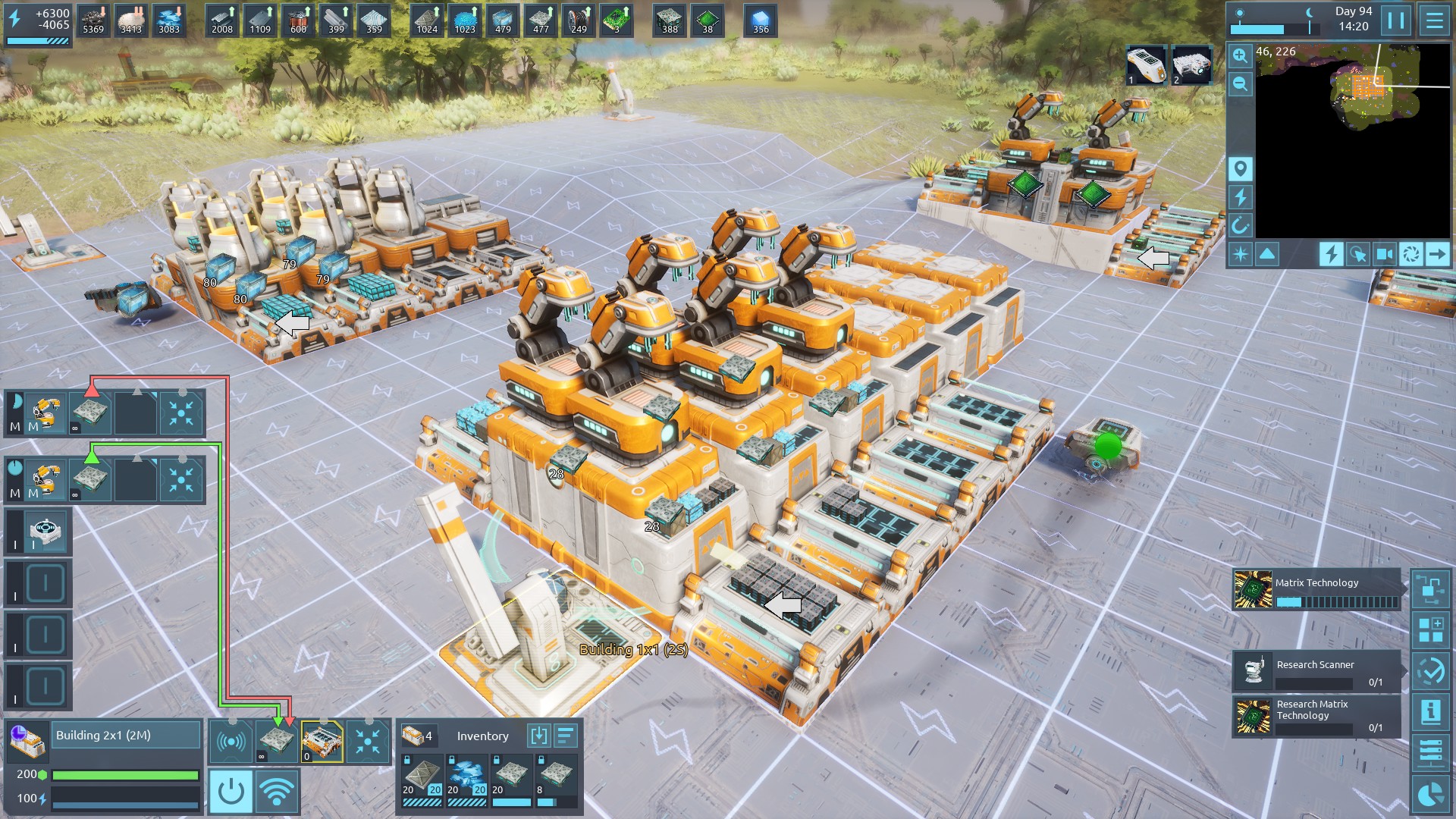Select the Research Scanner objective
The image size is (1456, 819).
(x=1316, y=671)
